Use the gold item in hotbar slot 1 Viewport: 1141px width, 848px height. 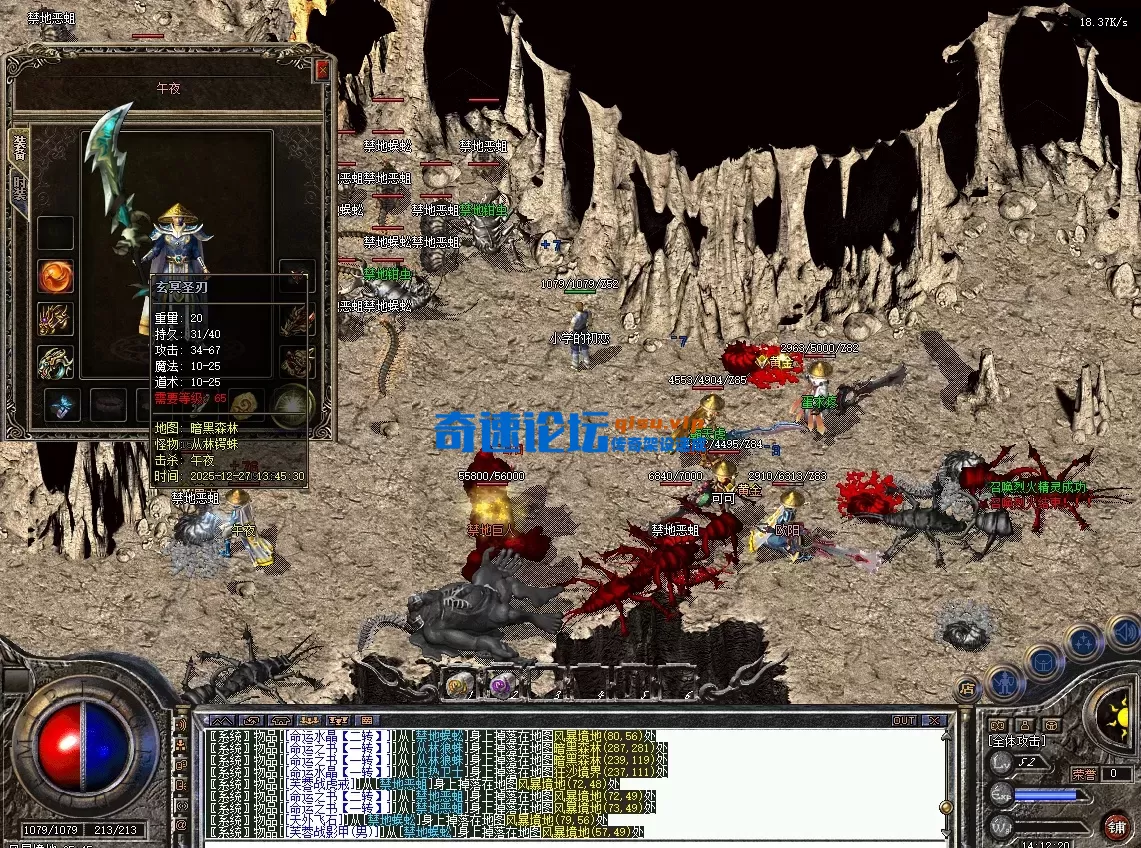coord(459,684)
